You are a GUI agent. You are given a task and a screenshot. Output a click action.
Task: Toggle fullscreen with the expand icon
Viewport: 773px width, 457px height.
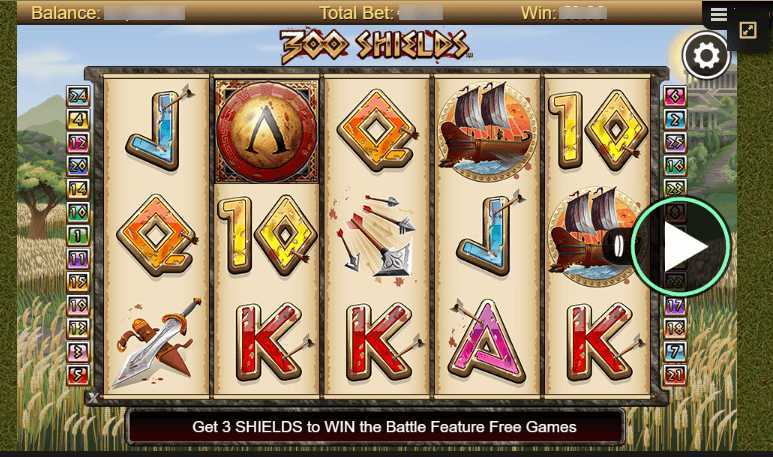748,31
